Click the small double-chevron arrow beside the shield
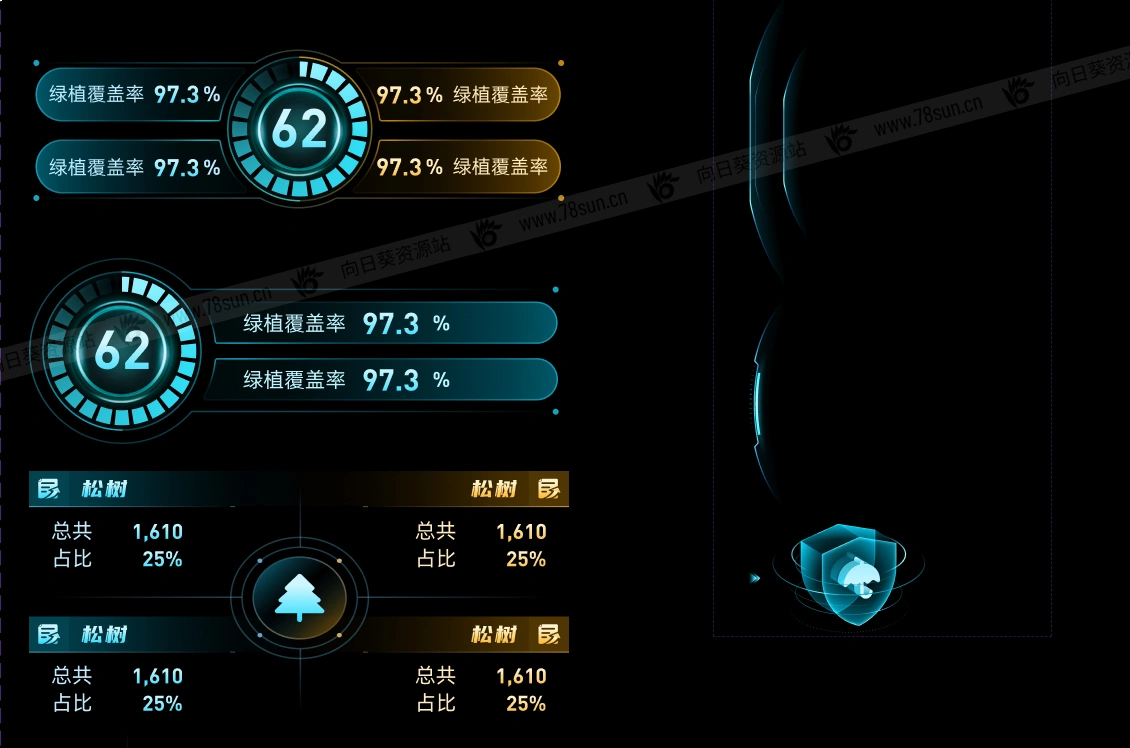Image resolution: width=1130 pixels, height=748 pixels. point(755,578)
